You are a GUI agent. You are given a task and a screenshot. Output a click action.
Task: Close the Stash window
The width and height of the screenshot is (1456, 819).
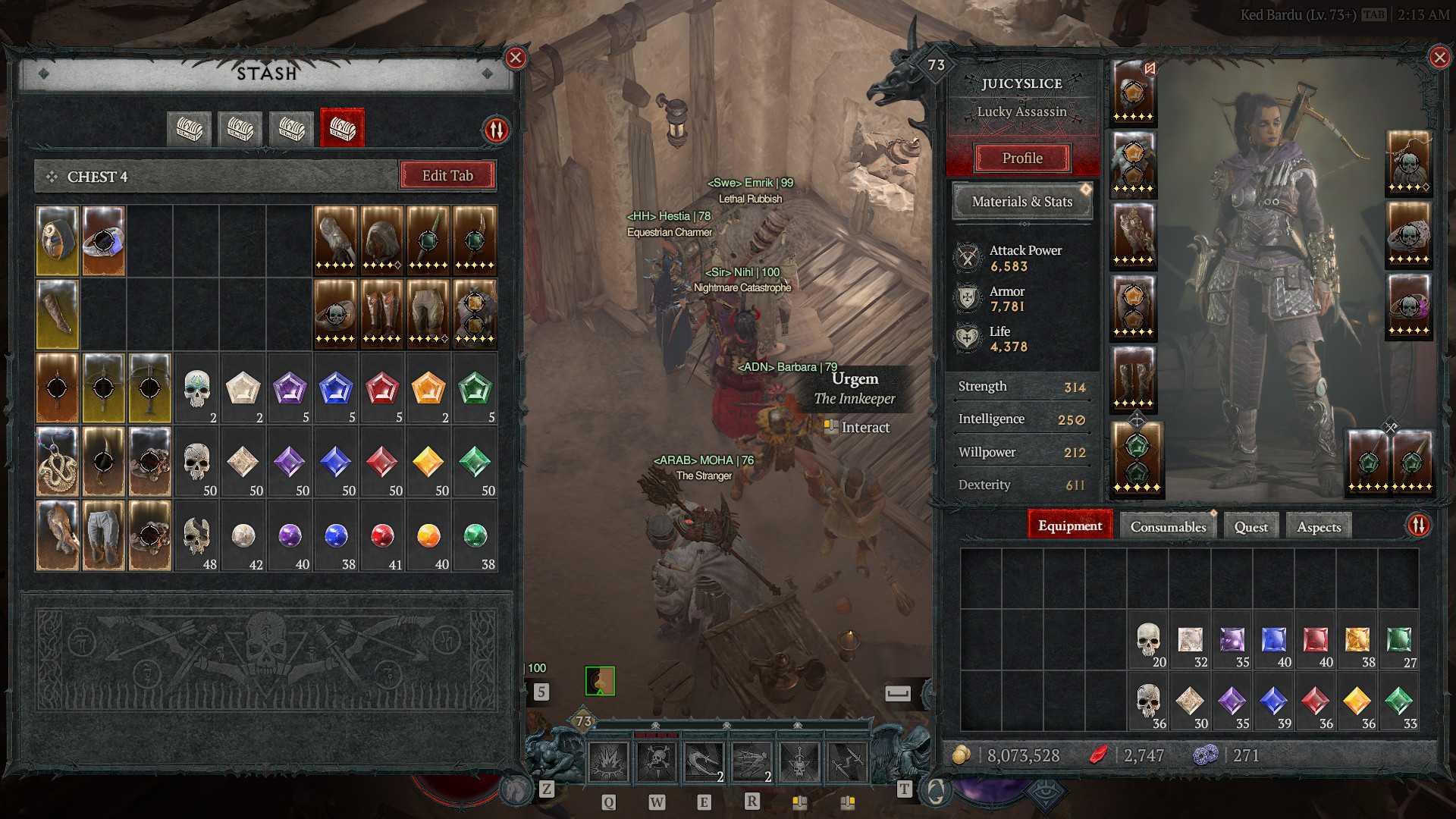pyautogui.click(x=516, y=58)
